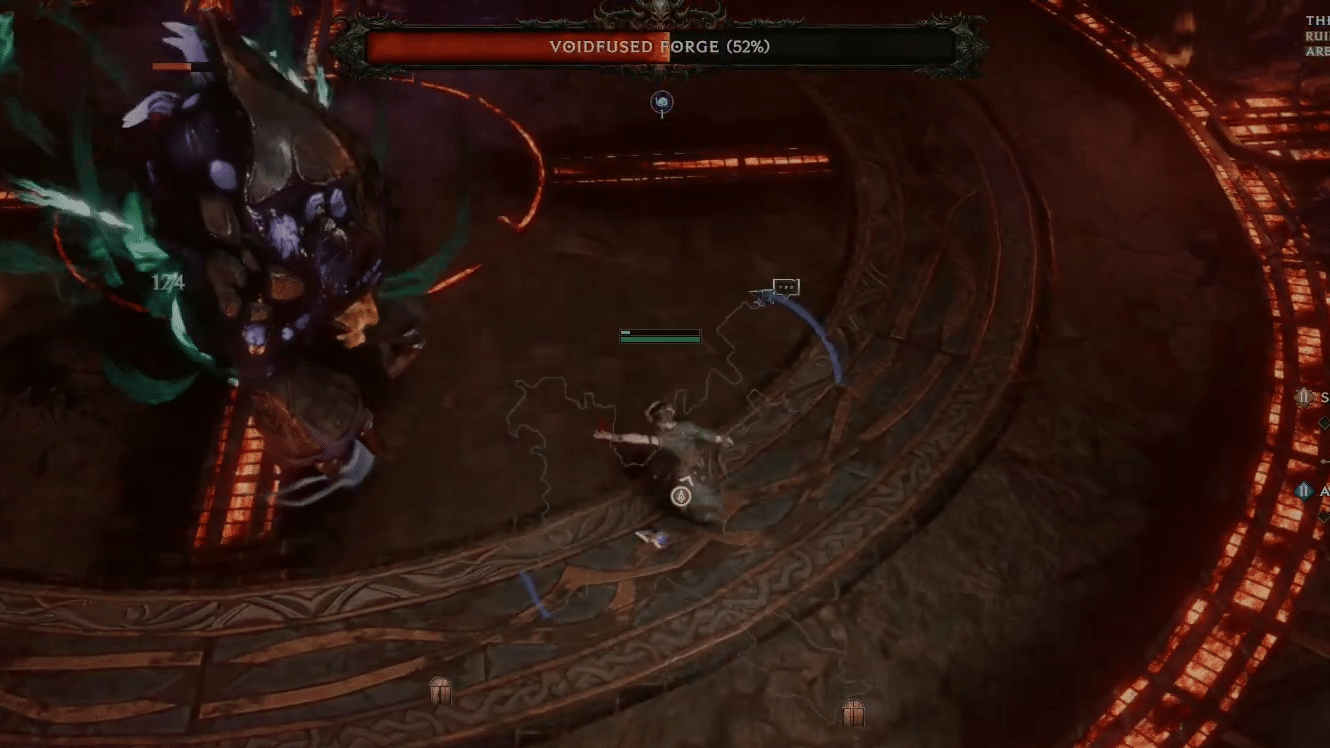Click the green ally health bar
1330x748 pixels.
tap(660, 336)
